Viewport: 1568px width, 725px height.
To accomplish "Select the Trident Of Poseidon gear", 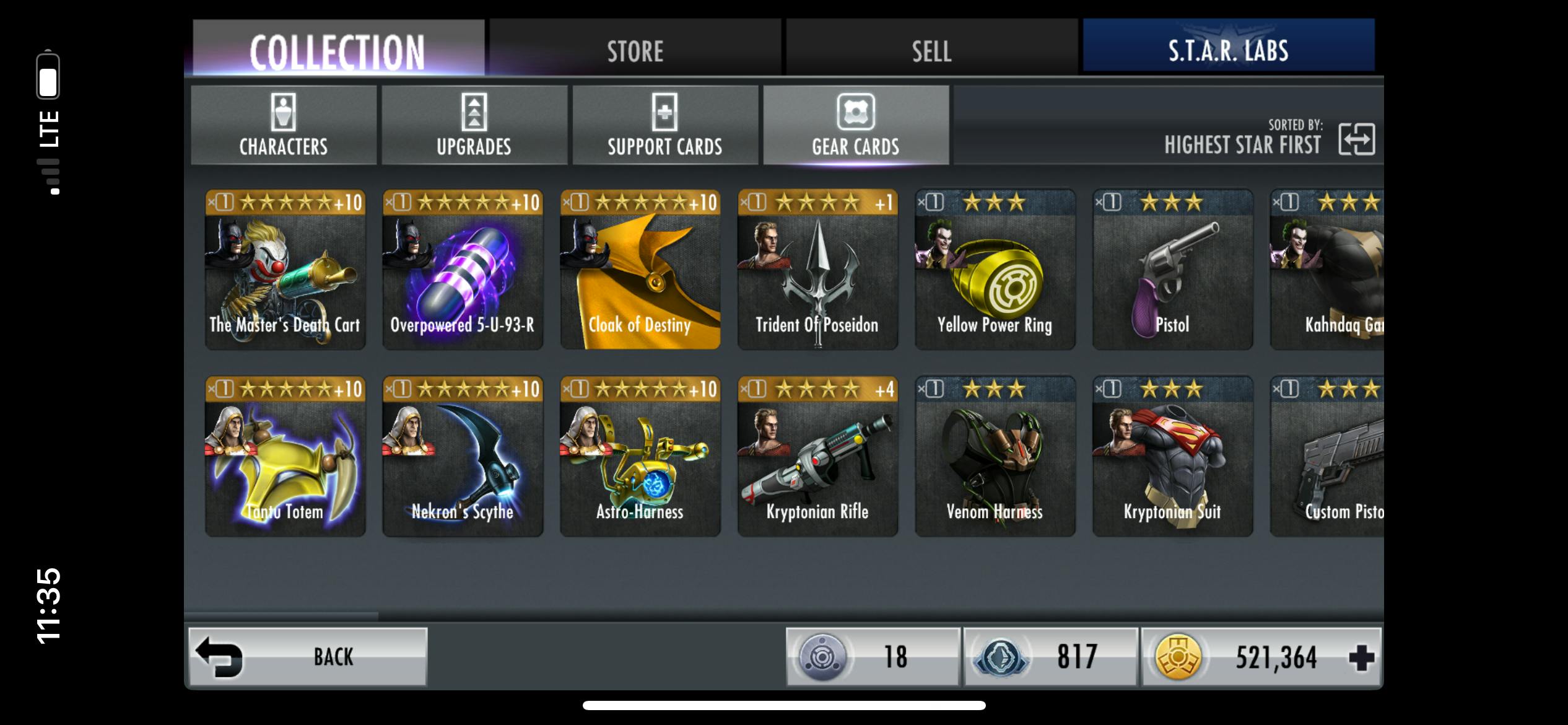I will [817, 270].
